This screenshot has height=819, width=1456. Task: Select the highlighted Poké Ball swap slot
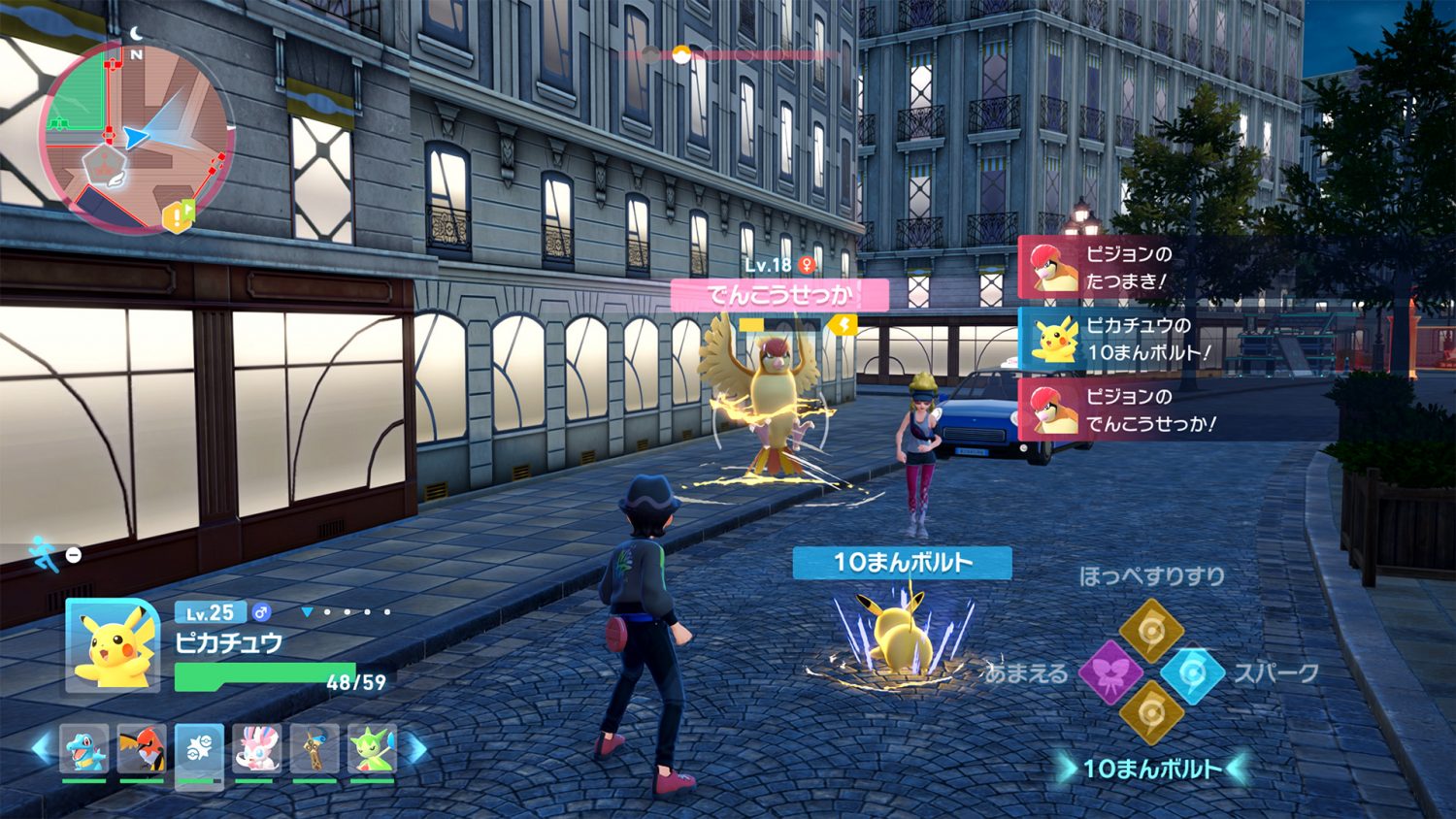pos(199,752)
